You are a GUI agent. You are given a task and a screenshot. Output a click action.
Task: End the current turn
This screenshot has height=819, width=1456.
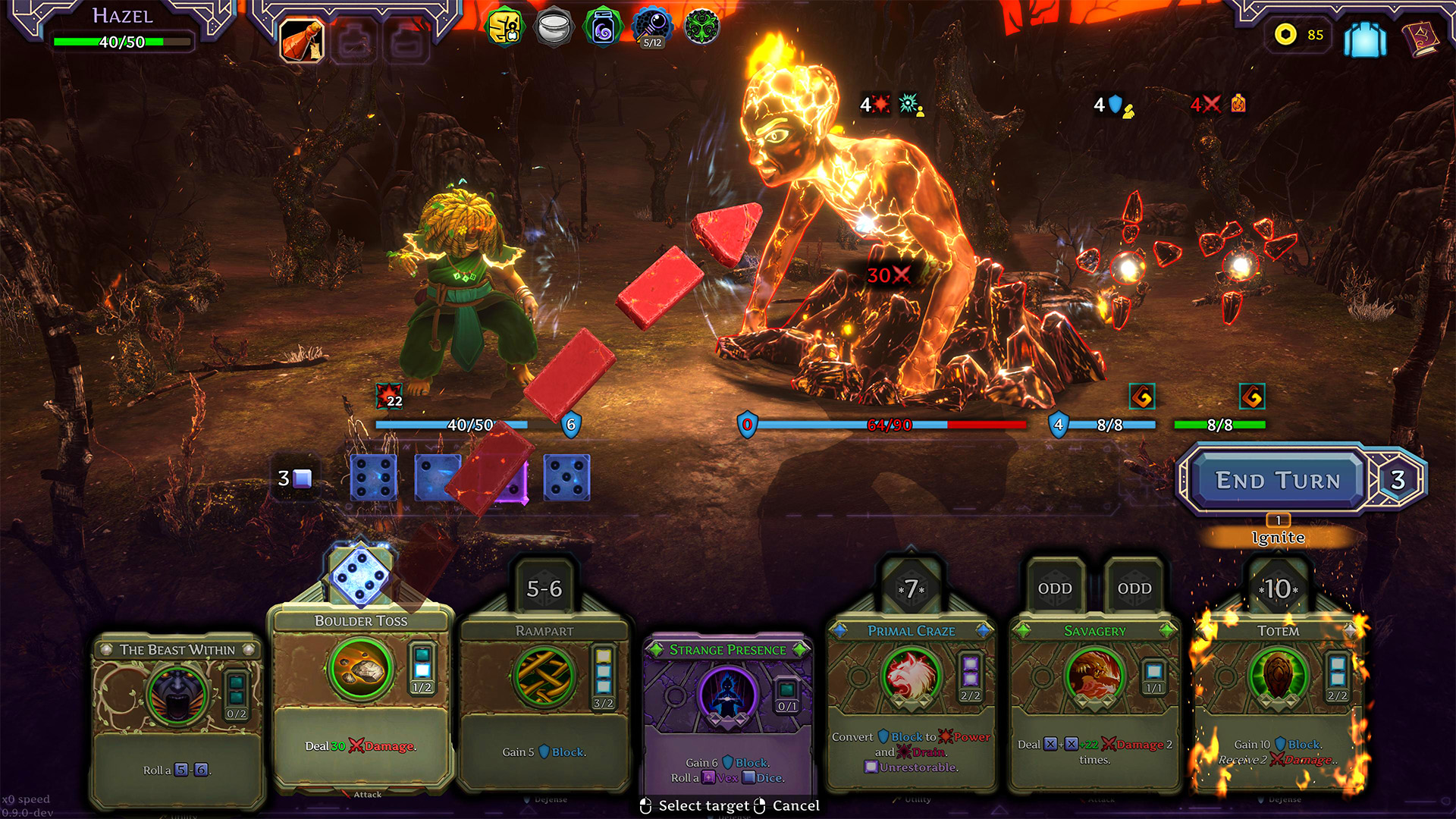point(1277,480)
